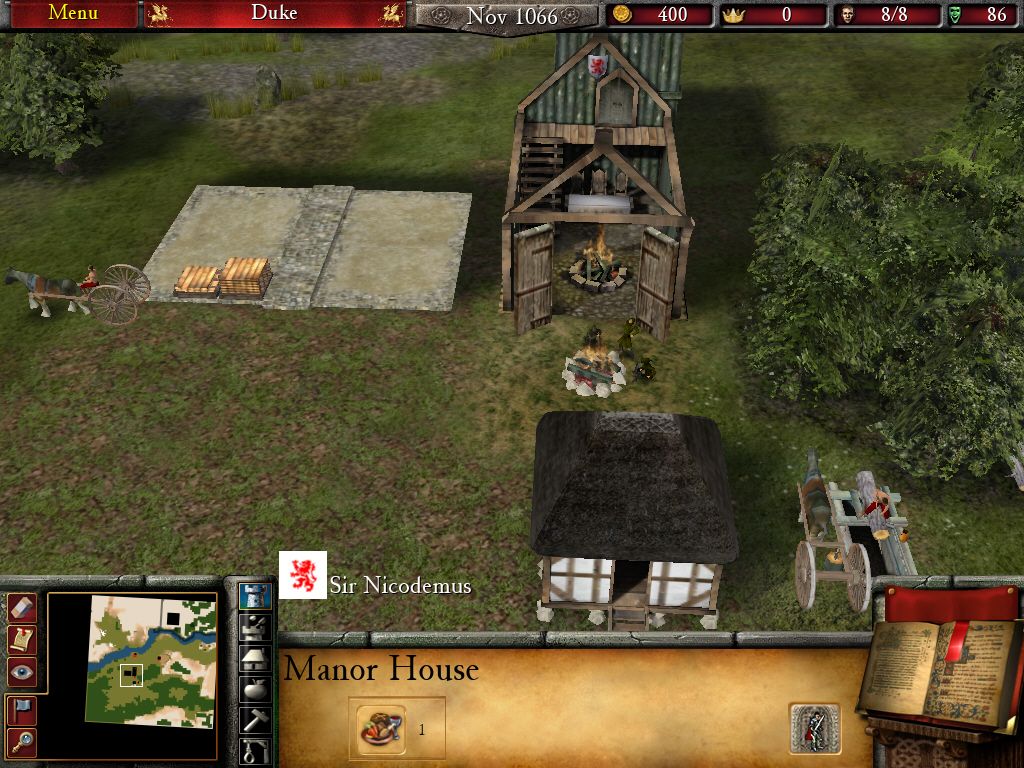Click the food ration platter icon
The height and width of the screenshot is (768, 1024).
coord(382,729)
